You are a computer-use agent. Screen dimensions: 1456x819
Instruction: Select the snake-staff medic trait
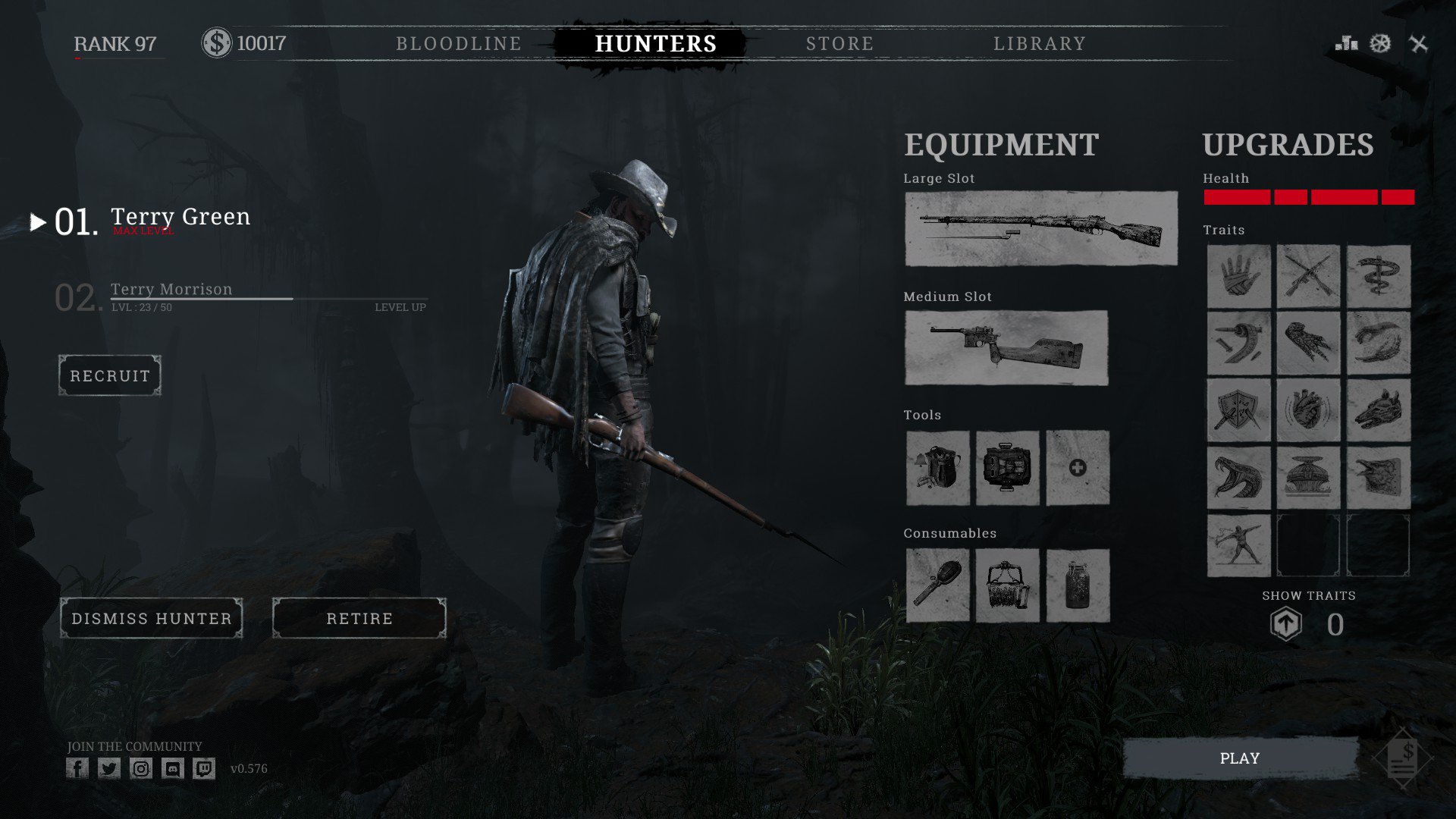pos(1378,275)
